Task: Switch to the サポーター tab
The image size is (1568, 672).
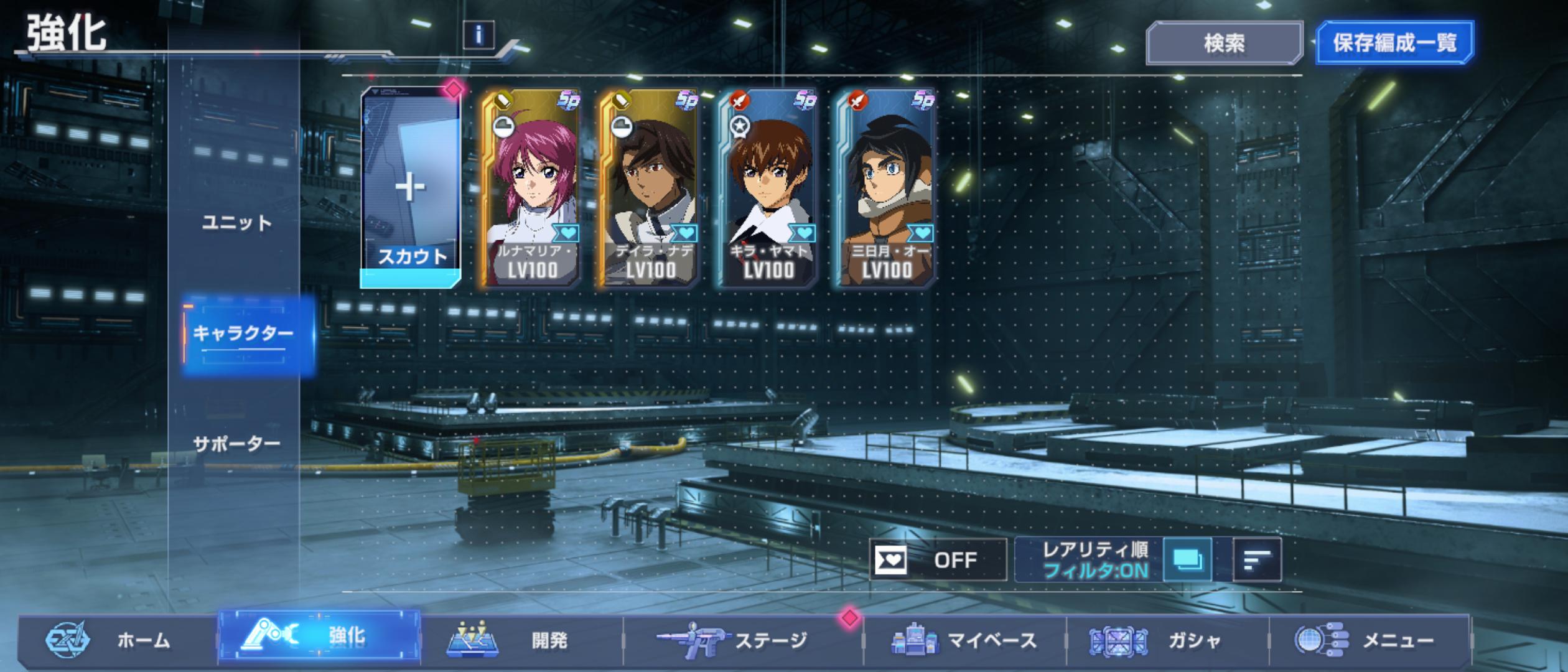Action: (237, 444)
